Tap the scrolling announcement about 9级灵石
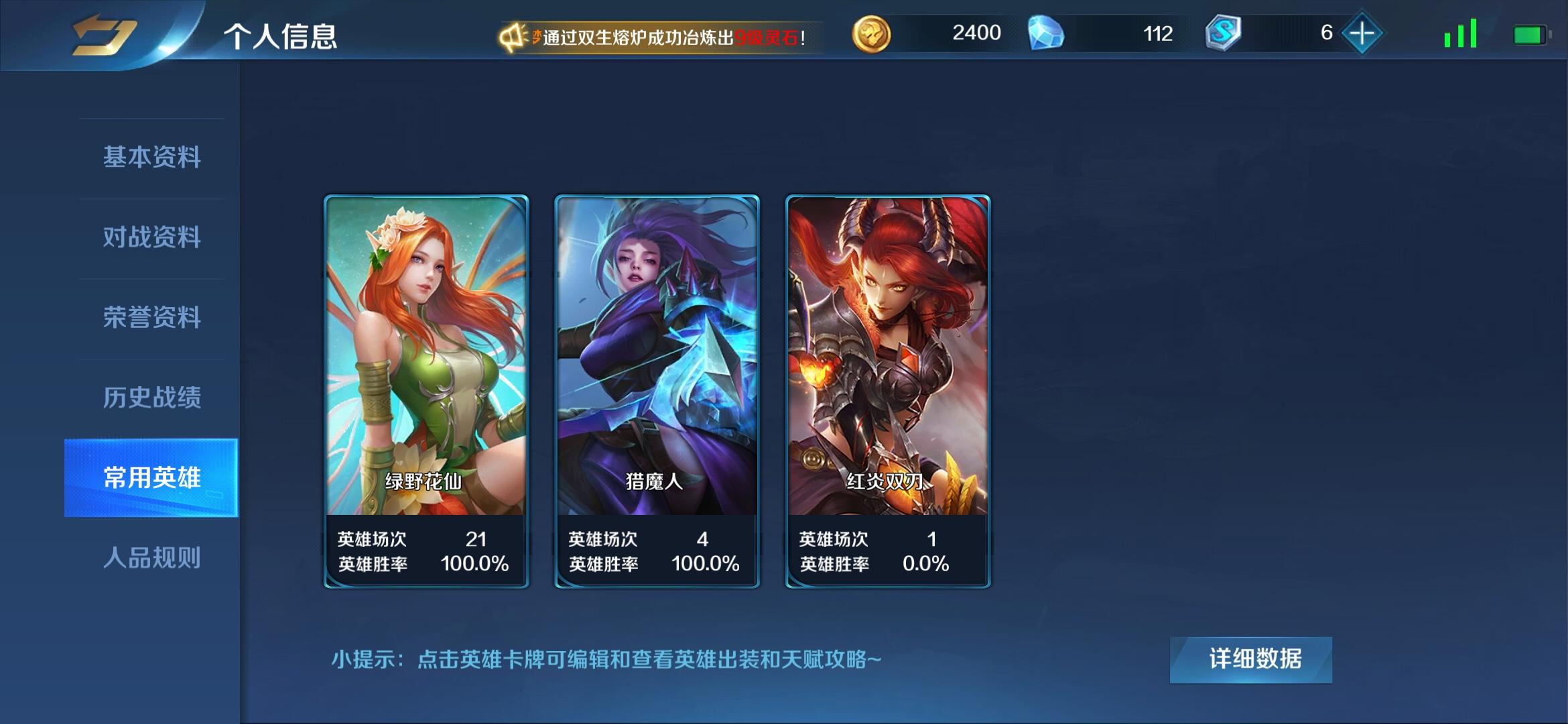 click(663, 37)
